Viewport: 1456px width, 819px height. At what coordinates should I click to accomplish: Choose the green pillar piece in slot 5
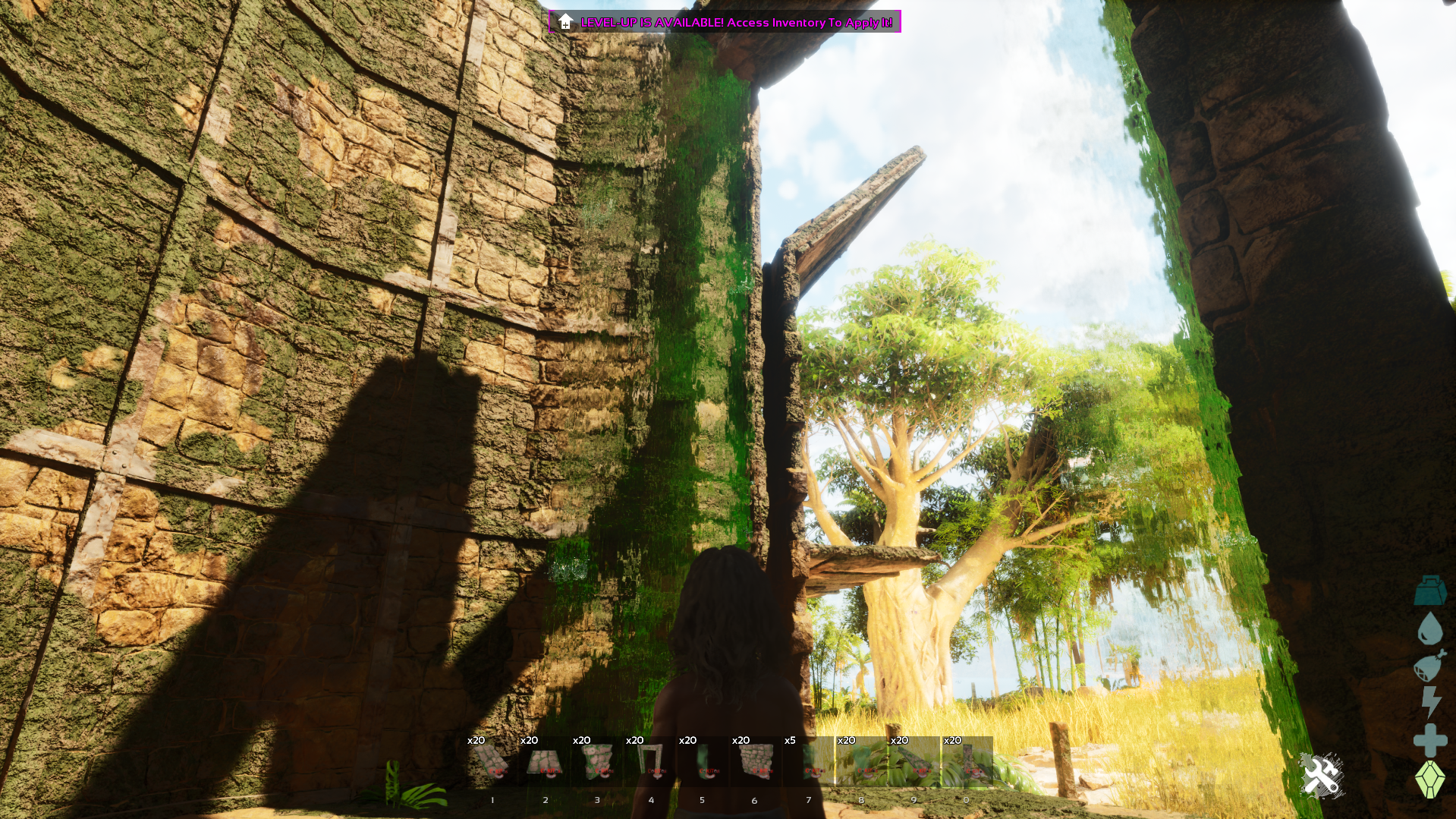point(703,761)
